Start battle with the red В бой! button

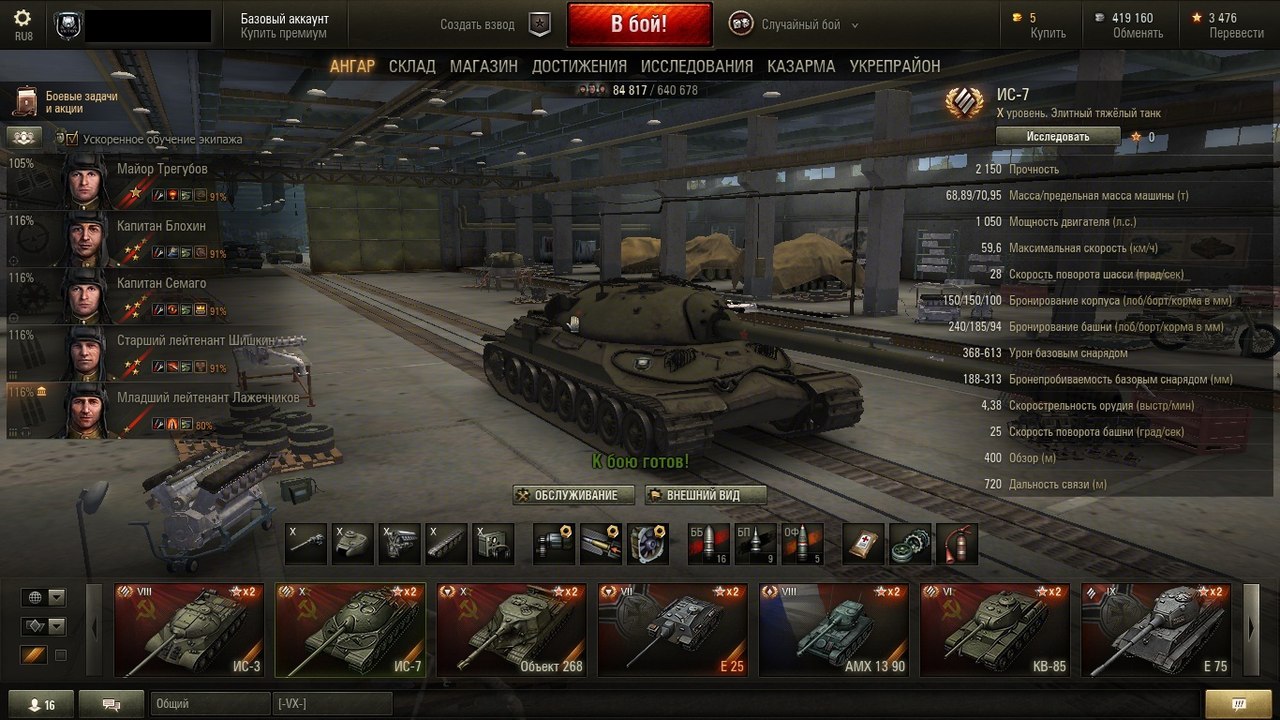639,24
